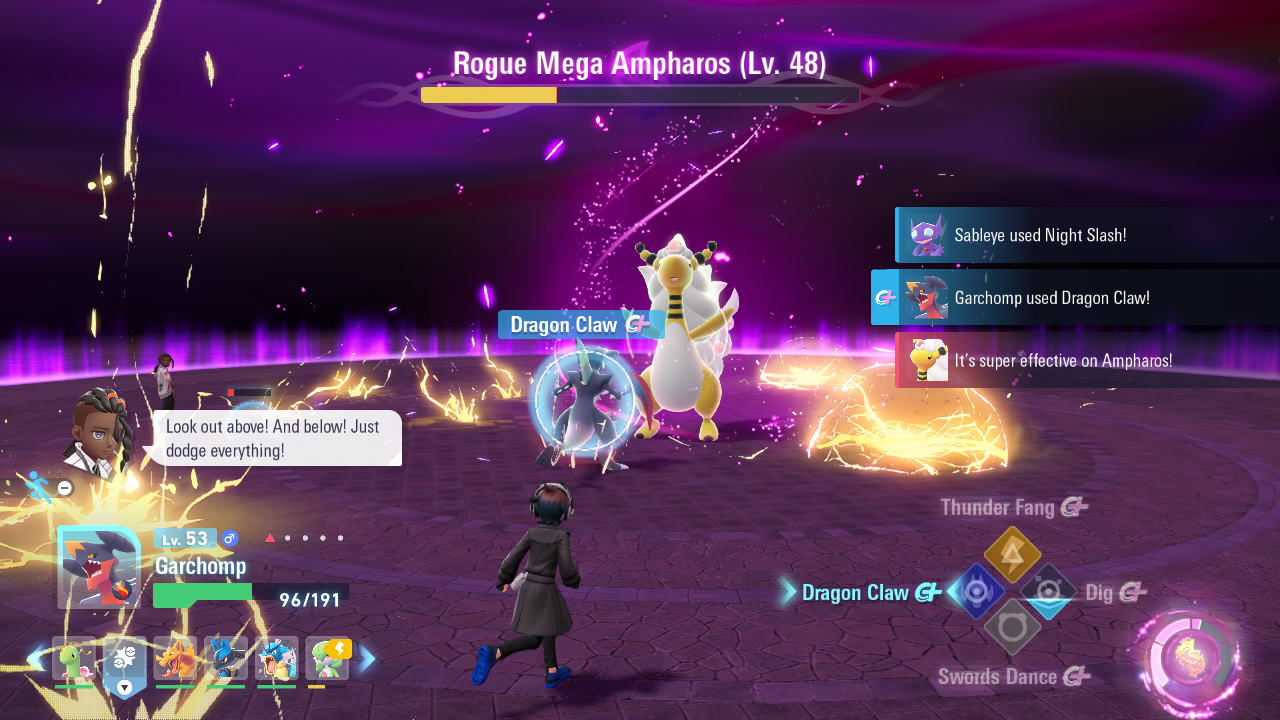Select the Garchomp used Dragon Claw log entry

pos(1076,297)
